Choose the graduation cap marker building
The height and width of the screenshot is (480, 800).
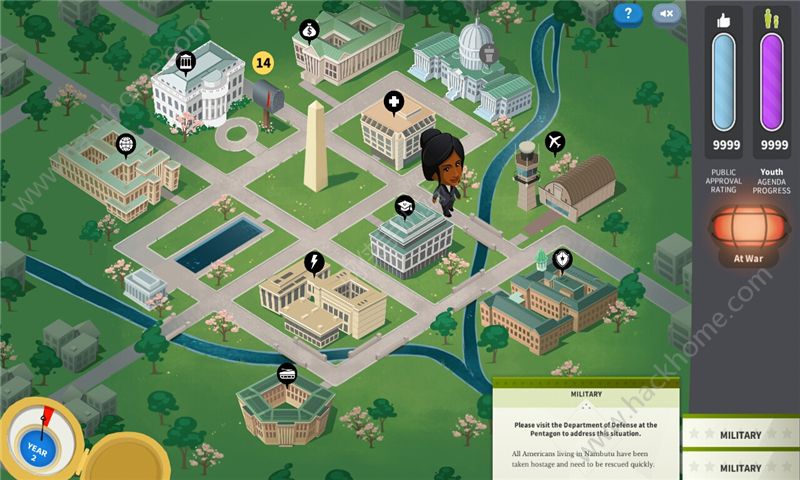(403, 206)
